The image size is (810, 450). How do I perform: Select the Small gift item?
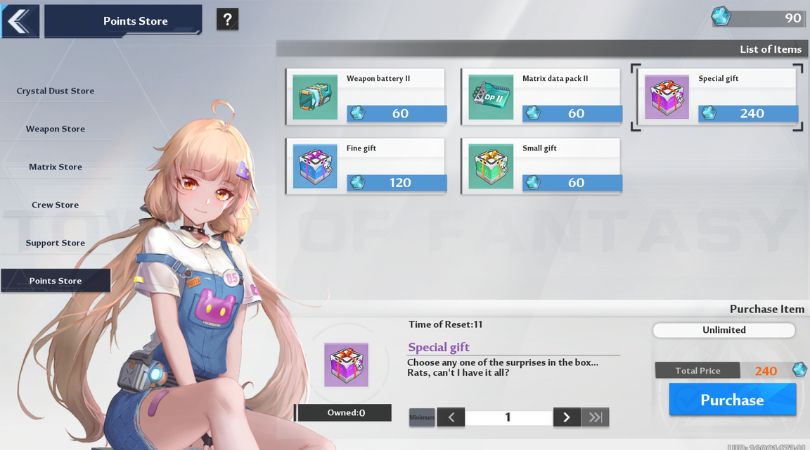click(x=542, y=166)
